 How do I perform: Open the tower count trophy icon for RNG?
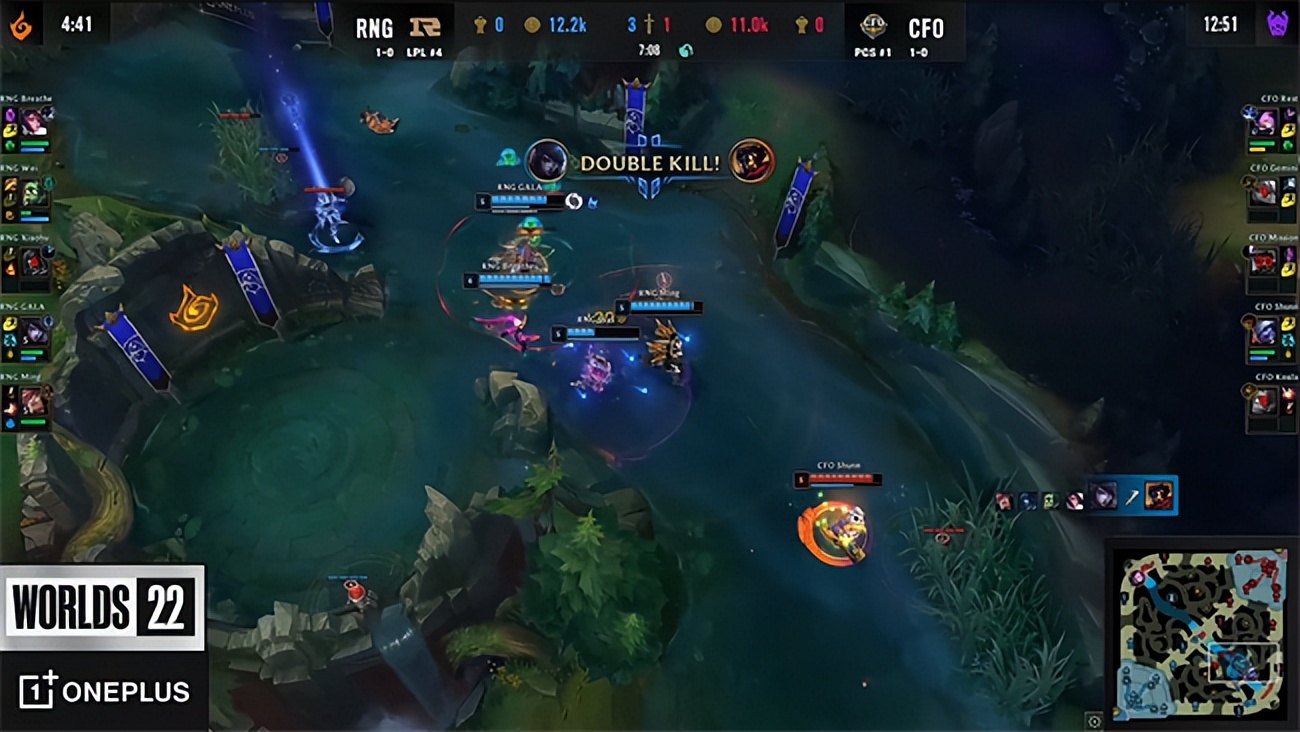click(480, 22)
